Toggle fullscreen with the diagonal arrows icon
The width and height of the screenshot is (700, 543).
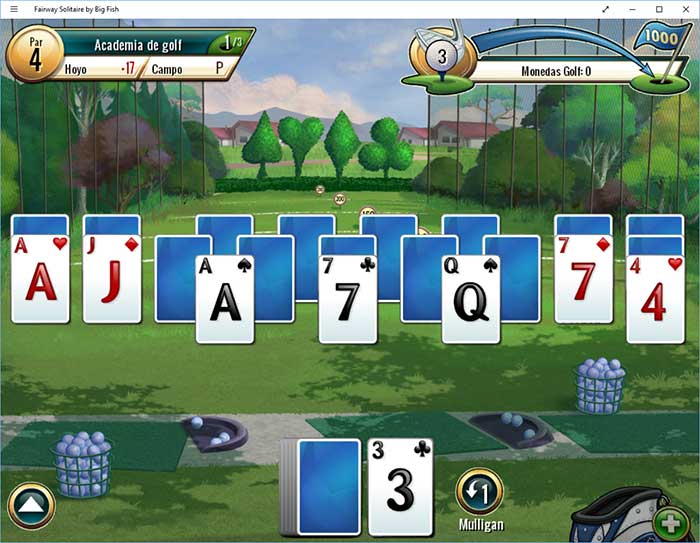605,9
